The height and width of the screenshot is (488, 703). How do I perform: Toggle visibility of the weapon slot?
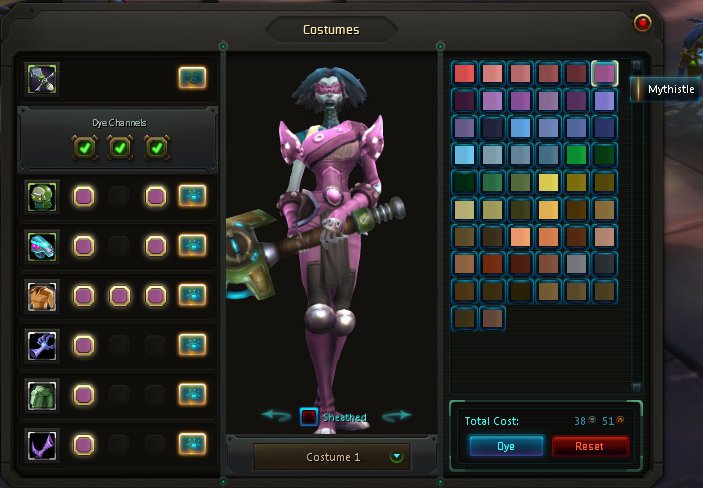point(193,76)
